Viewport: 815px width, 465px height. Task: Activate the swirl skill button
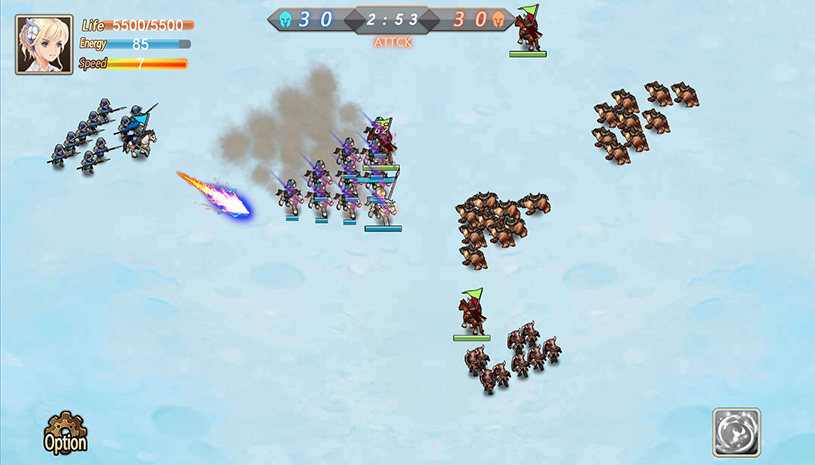point(736,432)
